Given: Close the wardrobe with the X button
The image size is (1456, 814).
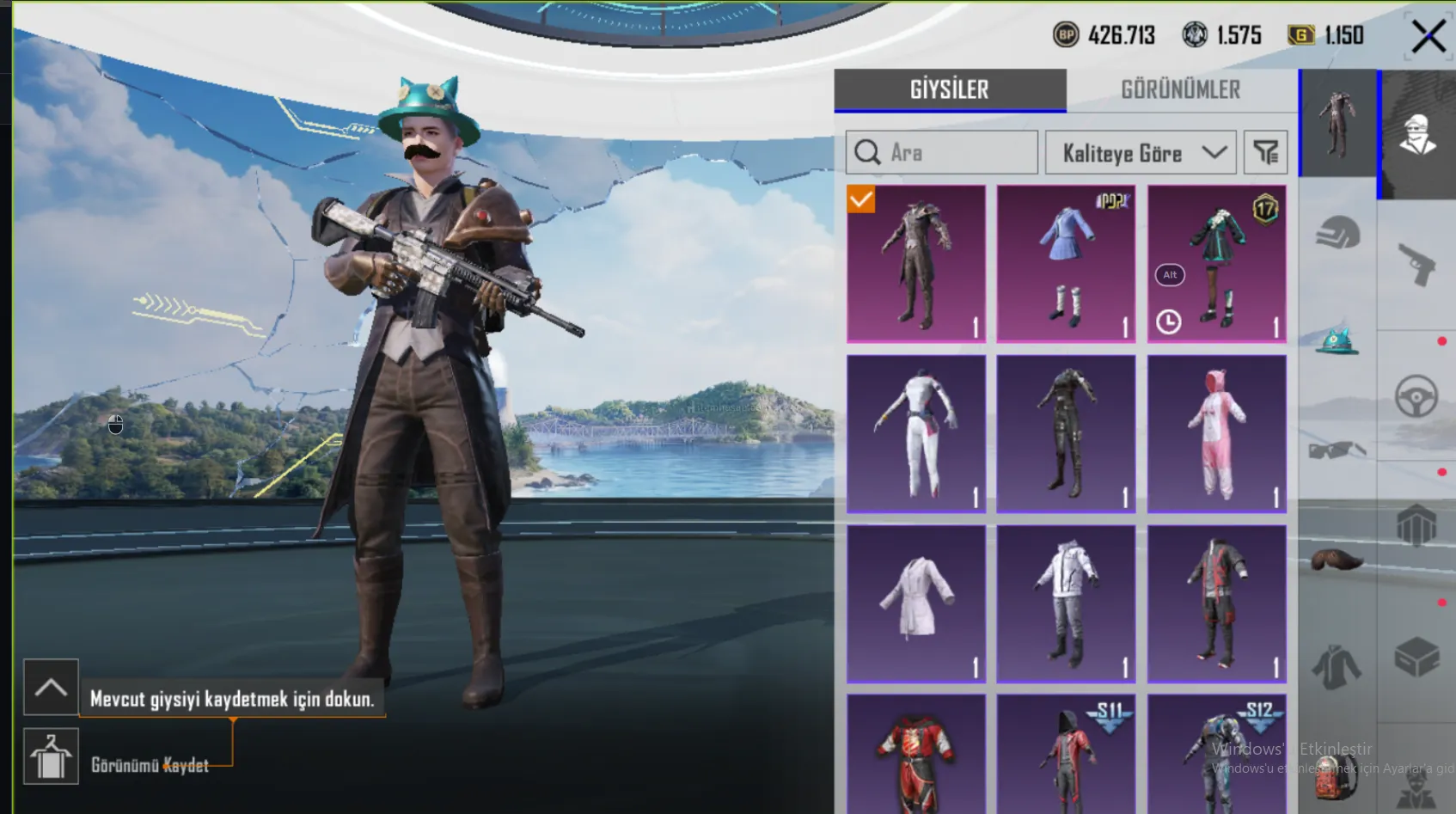Looking at the screenshot, I should click(1428, 36).
